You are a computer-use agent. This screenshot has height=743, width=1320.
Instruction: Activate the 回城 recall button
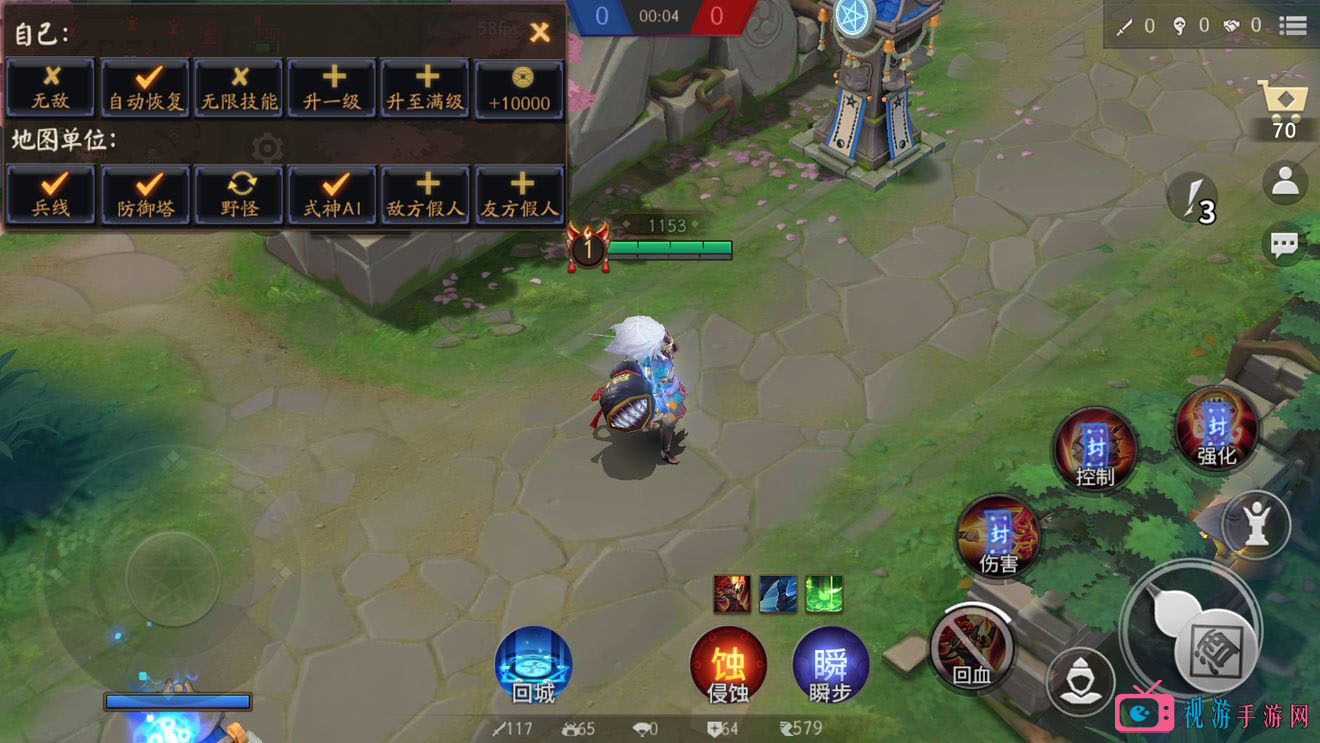pos(533,665)
